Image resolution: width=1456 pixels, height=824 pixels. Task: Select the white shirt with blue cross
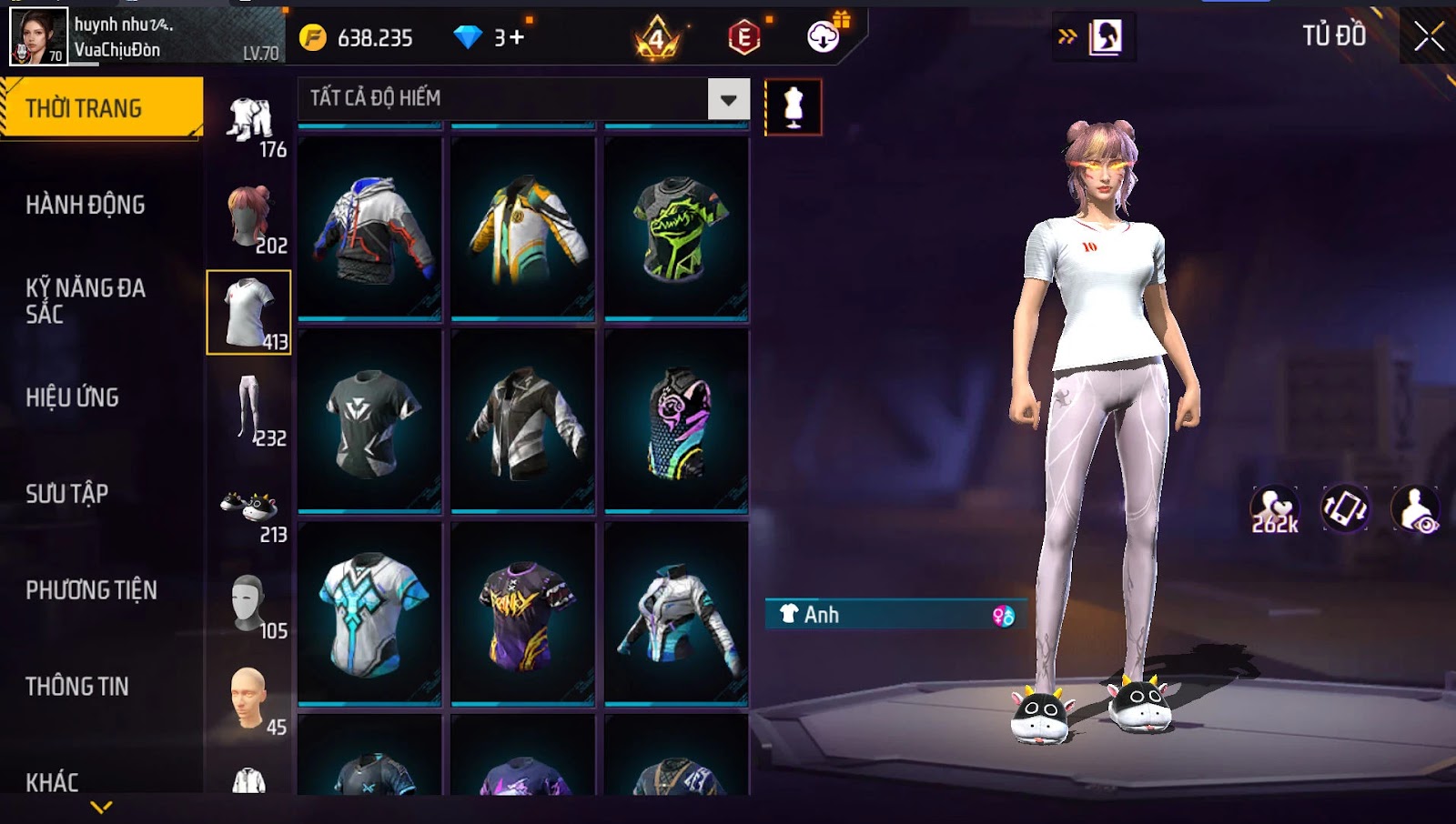pyautogui.click(x=369, y=613)
